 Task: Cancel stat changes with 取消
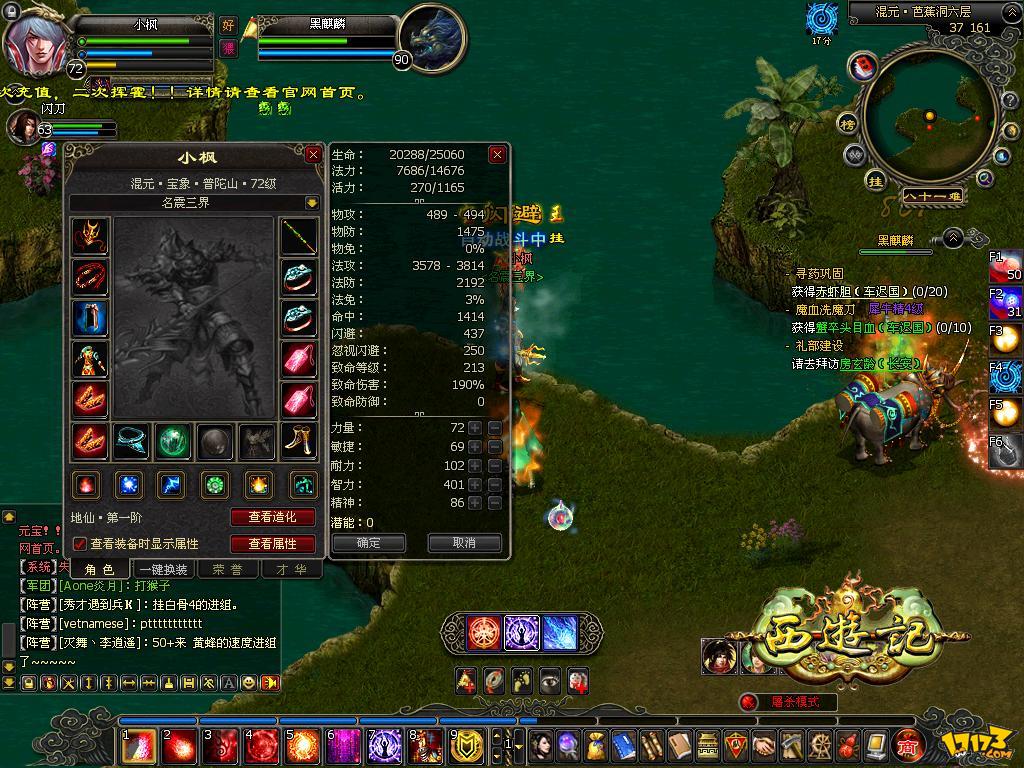[x=464, y=543]
